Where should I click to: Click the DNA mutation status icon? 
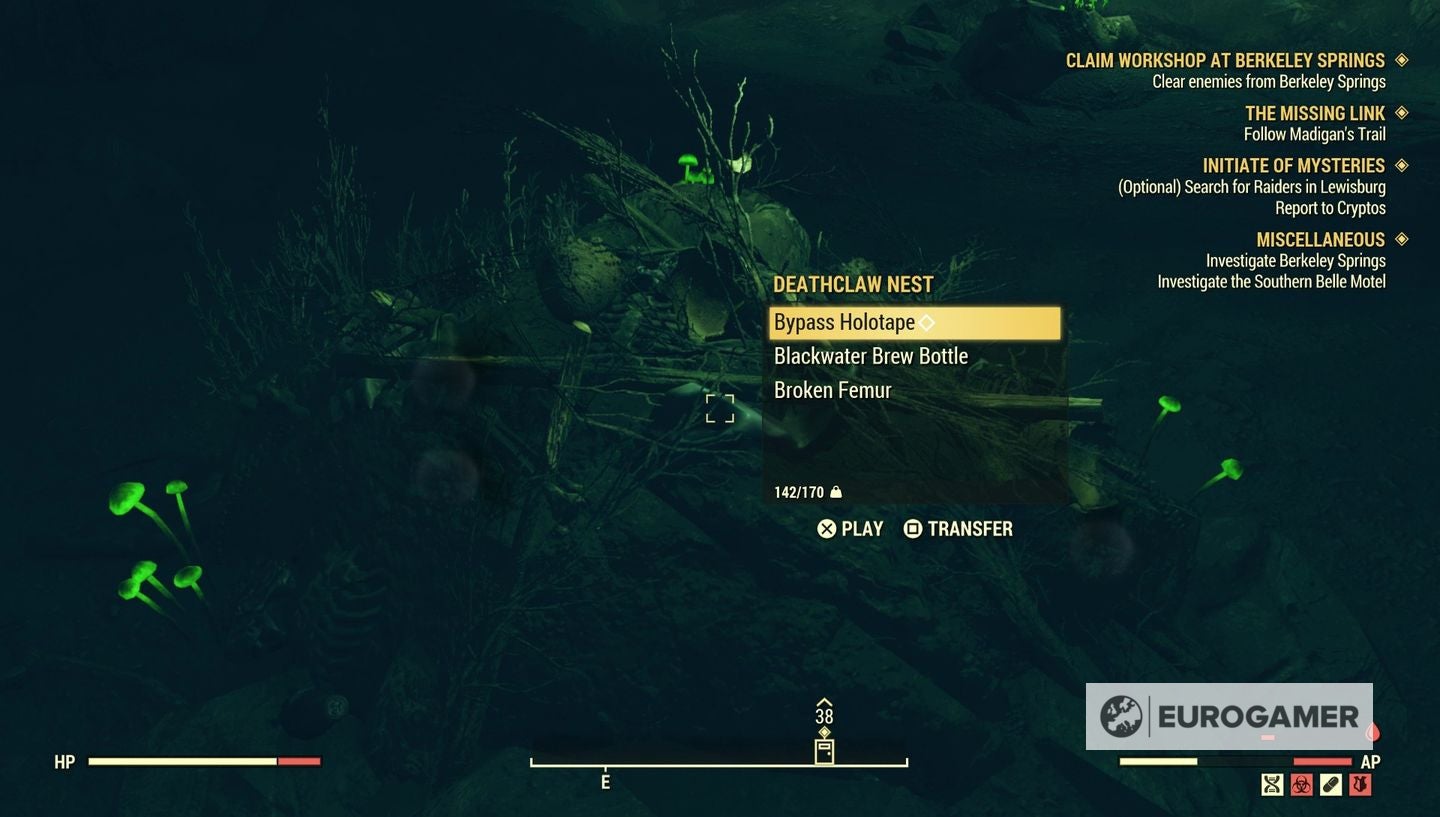pos(1271,785)
